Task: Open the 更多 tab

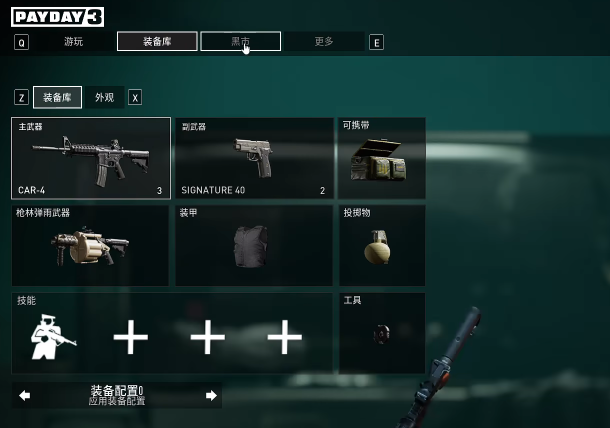Action: 324,42
